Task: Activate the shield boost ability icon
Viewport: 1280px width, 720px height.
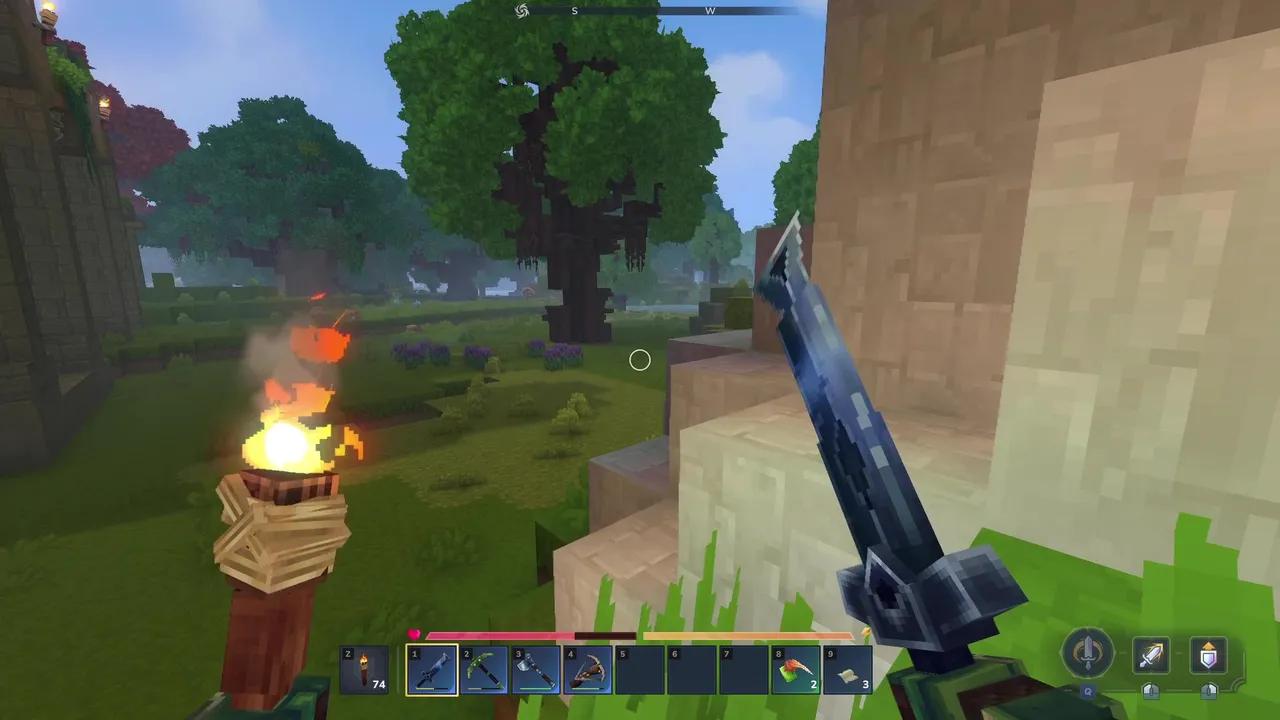Action: [x=1207, y=655]
